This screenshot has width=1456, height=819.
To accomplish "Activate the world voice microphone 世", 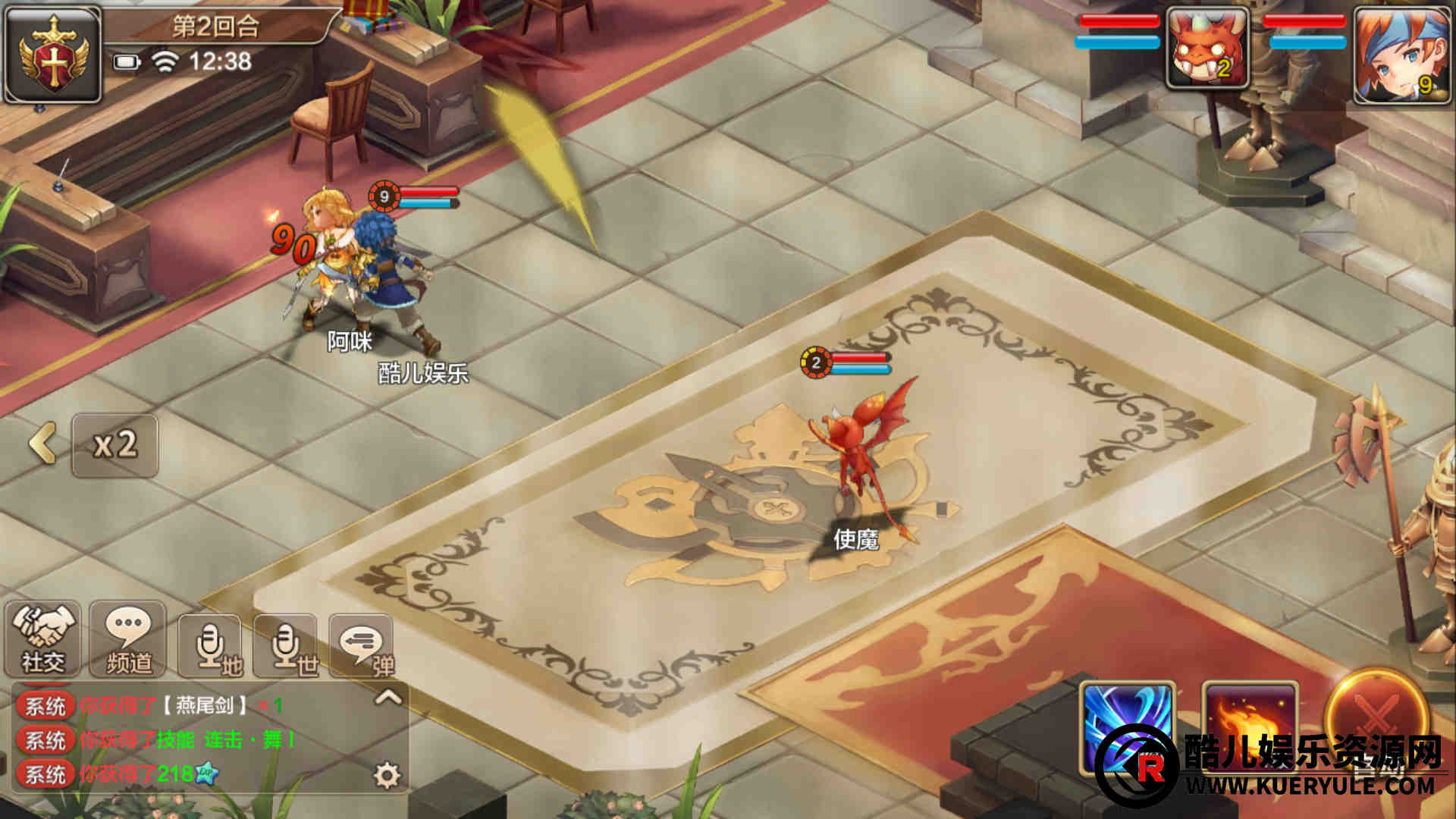I will (x=287, y=646).
